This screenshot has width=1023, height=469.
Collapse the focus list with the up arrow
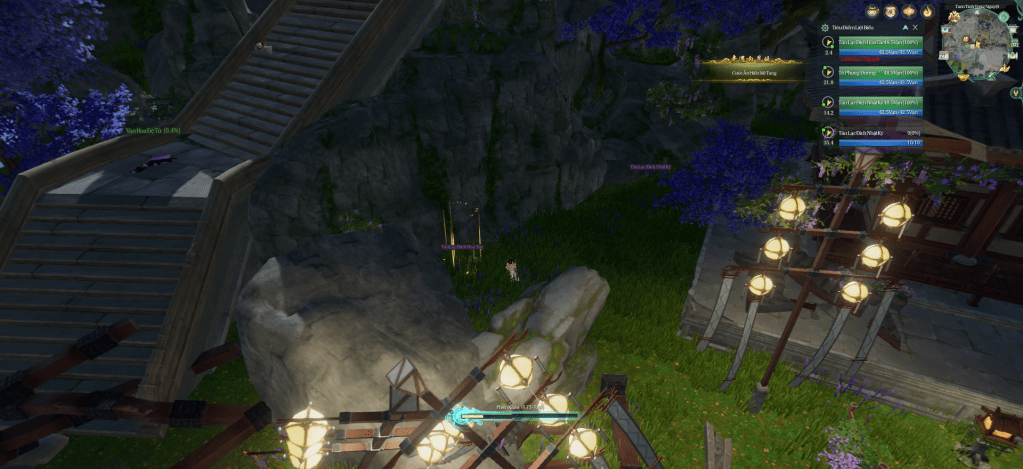tap(905, 28)
